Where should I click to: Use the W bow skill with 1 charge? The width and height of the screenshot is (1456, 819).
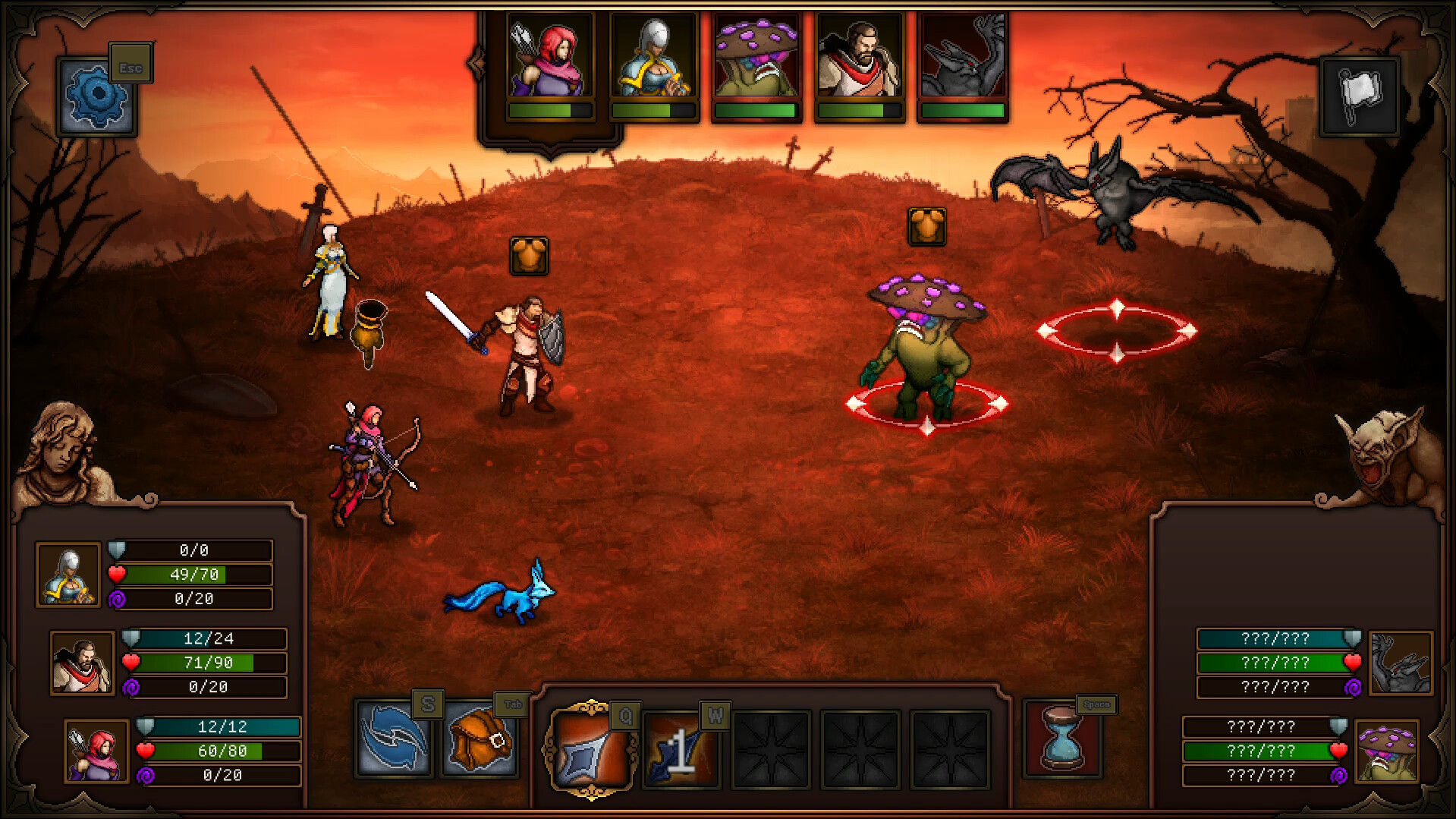pos(680,752)
